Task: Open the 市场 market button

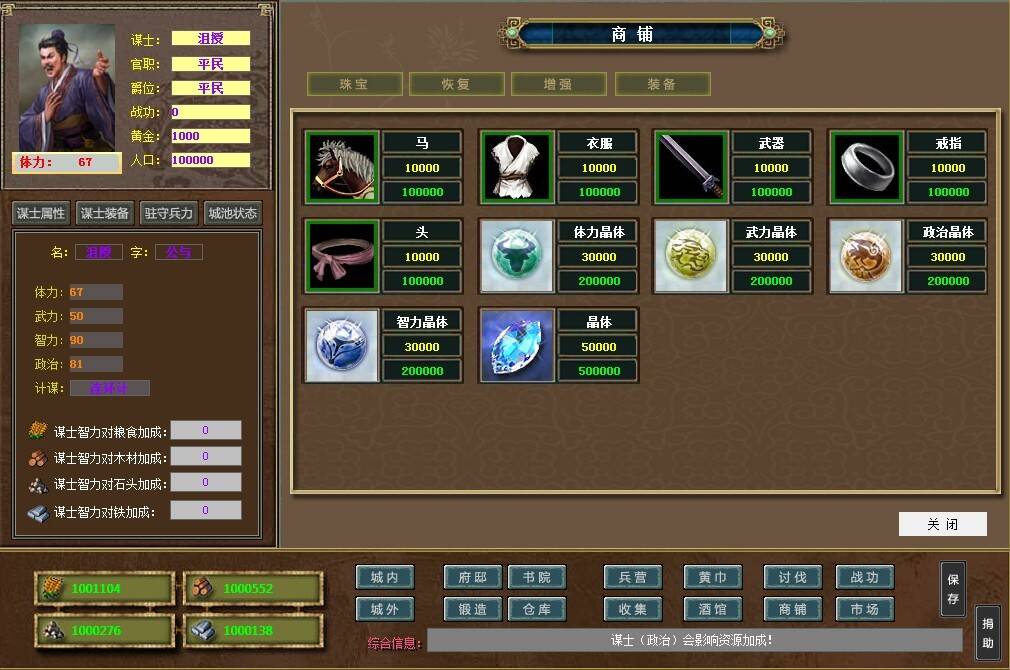Action: [x=865, y=609]
